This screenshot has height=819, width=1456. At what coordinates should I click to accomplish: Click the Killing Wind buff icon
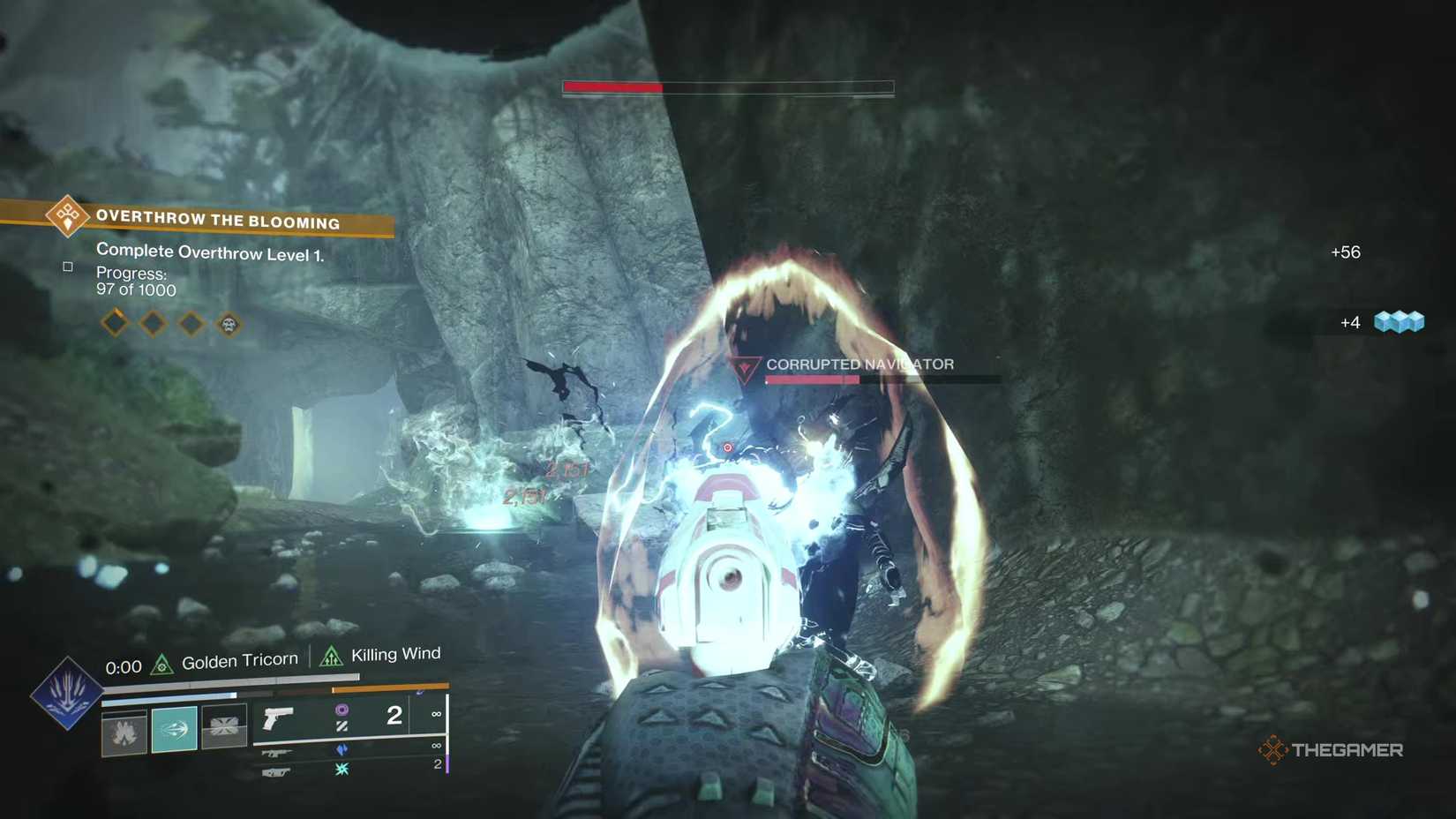[x=330, y=654]
